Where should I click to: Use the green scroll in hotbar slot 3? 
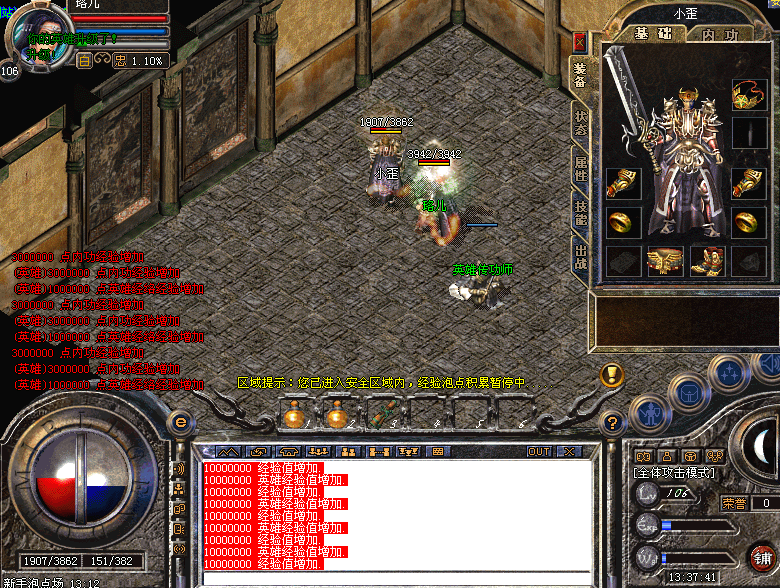380,413
